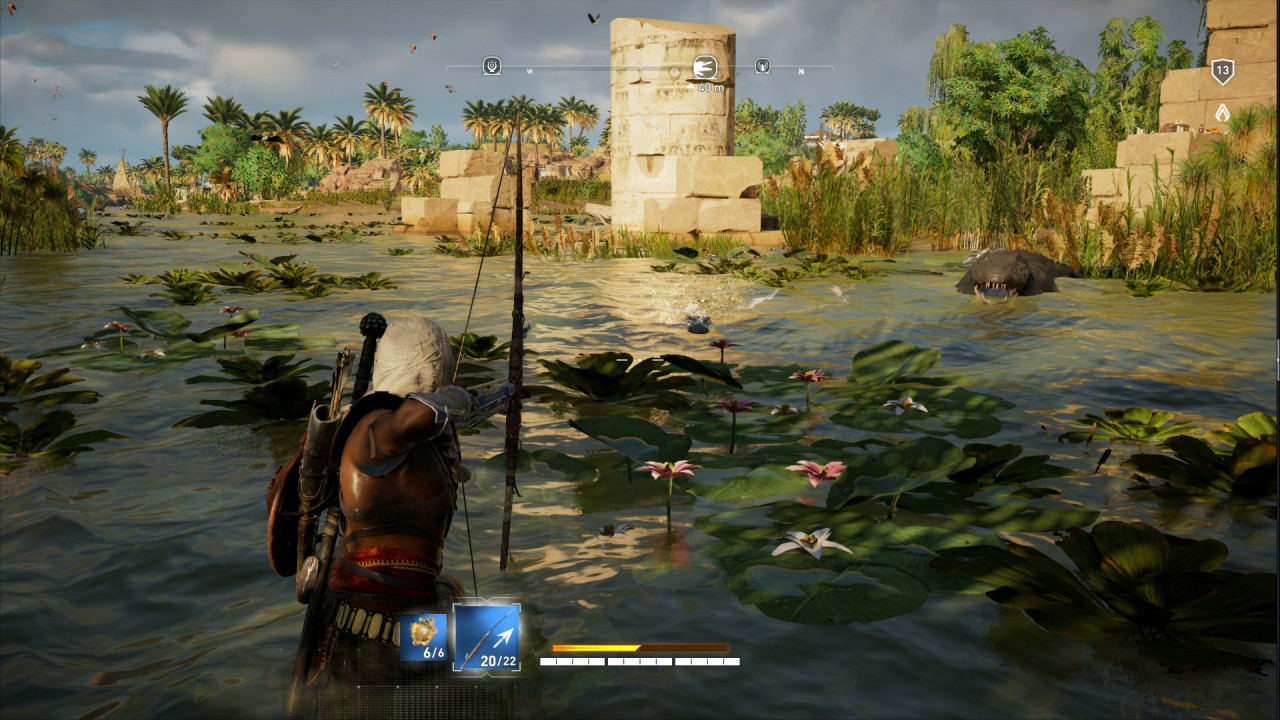Screen dimensions: 1280x720
Task: Open the level 13 shield badge
Action: pos(1222,71)
